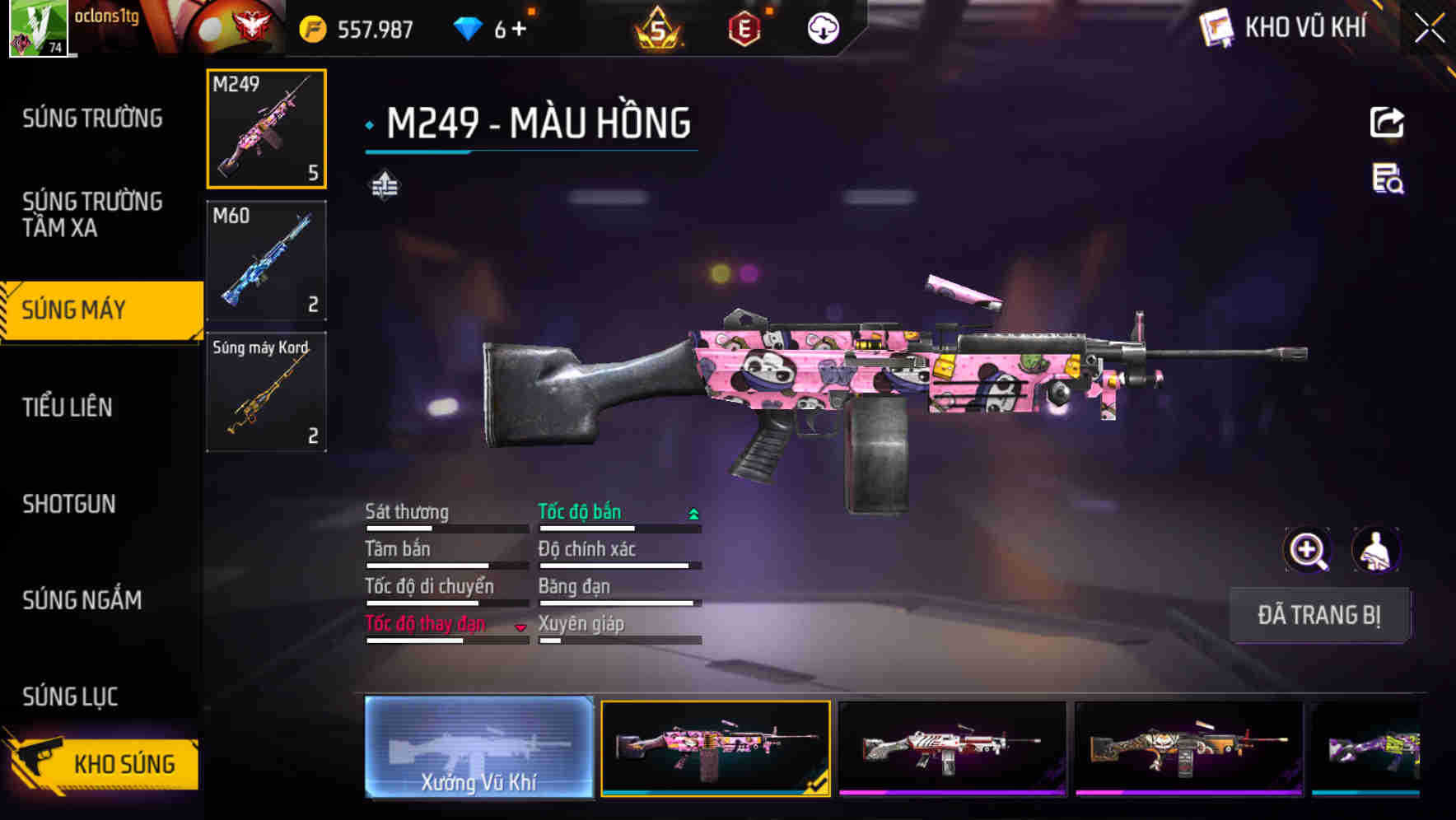The image size is (1456, 820).
Task: Switch to the SHOTGUN category
Action: (x=70, y=504)
